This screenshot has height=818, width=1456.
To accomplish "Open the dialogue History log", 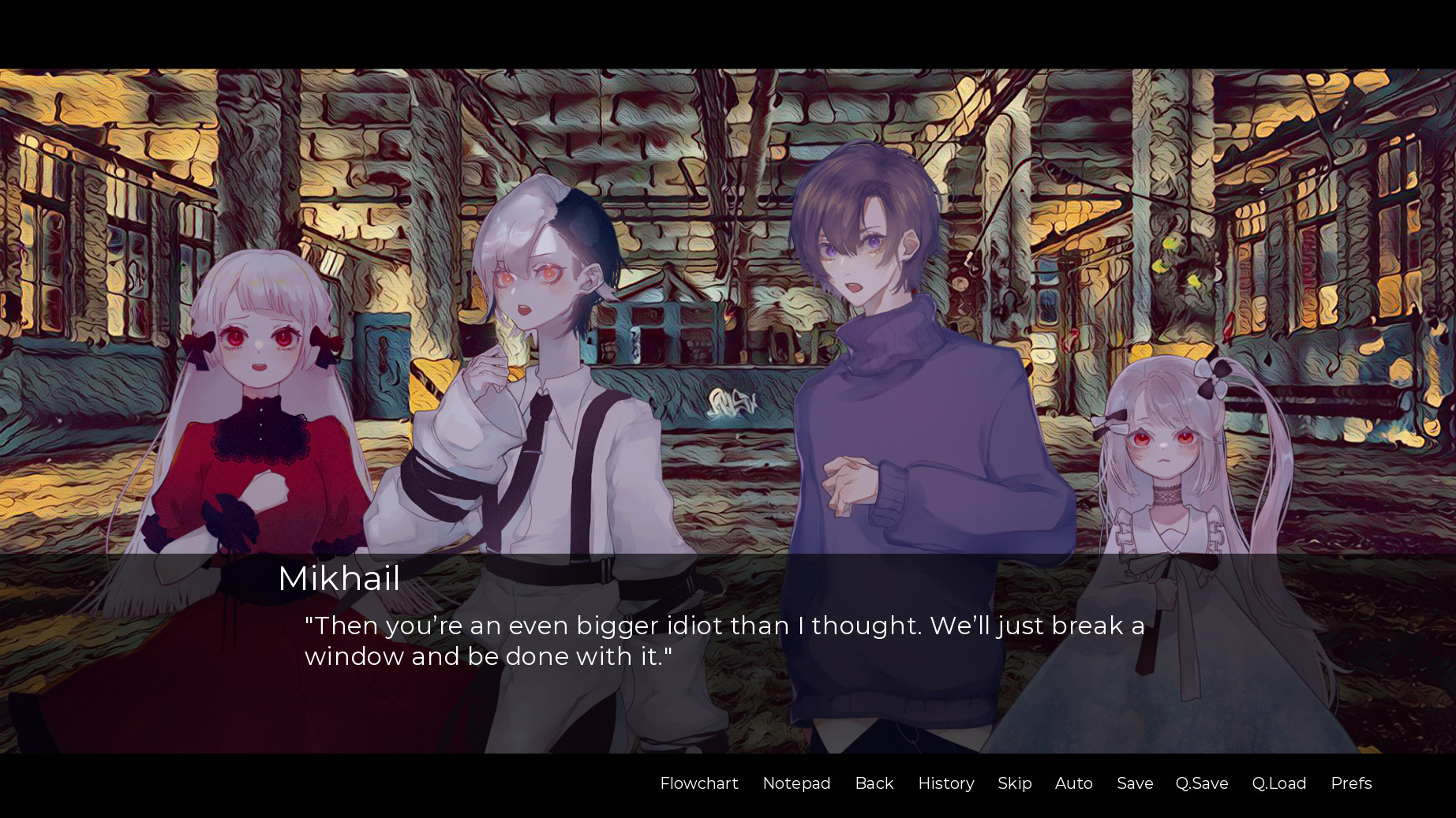I will coord(945,783).
